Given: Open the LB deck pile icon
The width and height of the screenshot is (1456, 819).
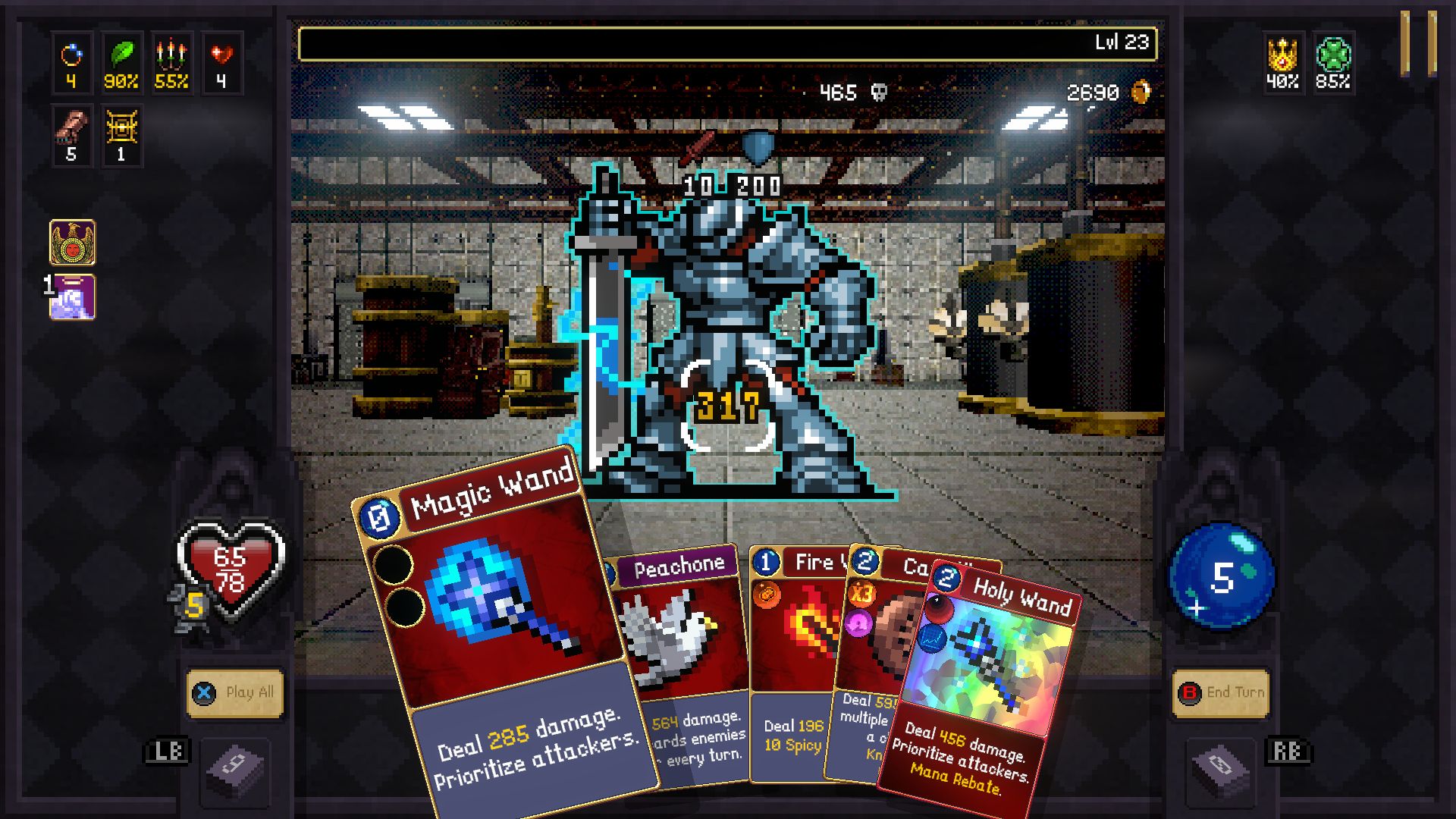Looking at the screenshot, I should (237, 771).
